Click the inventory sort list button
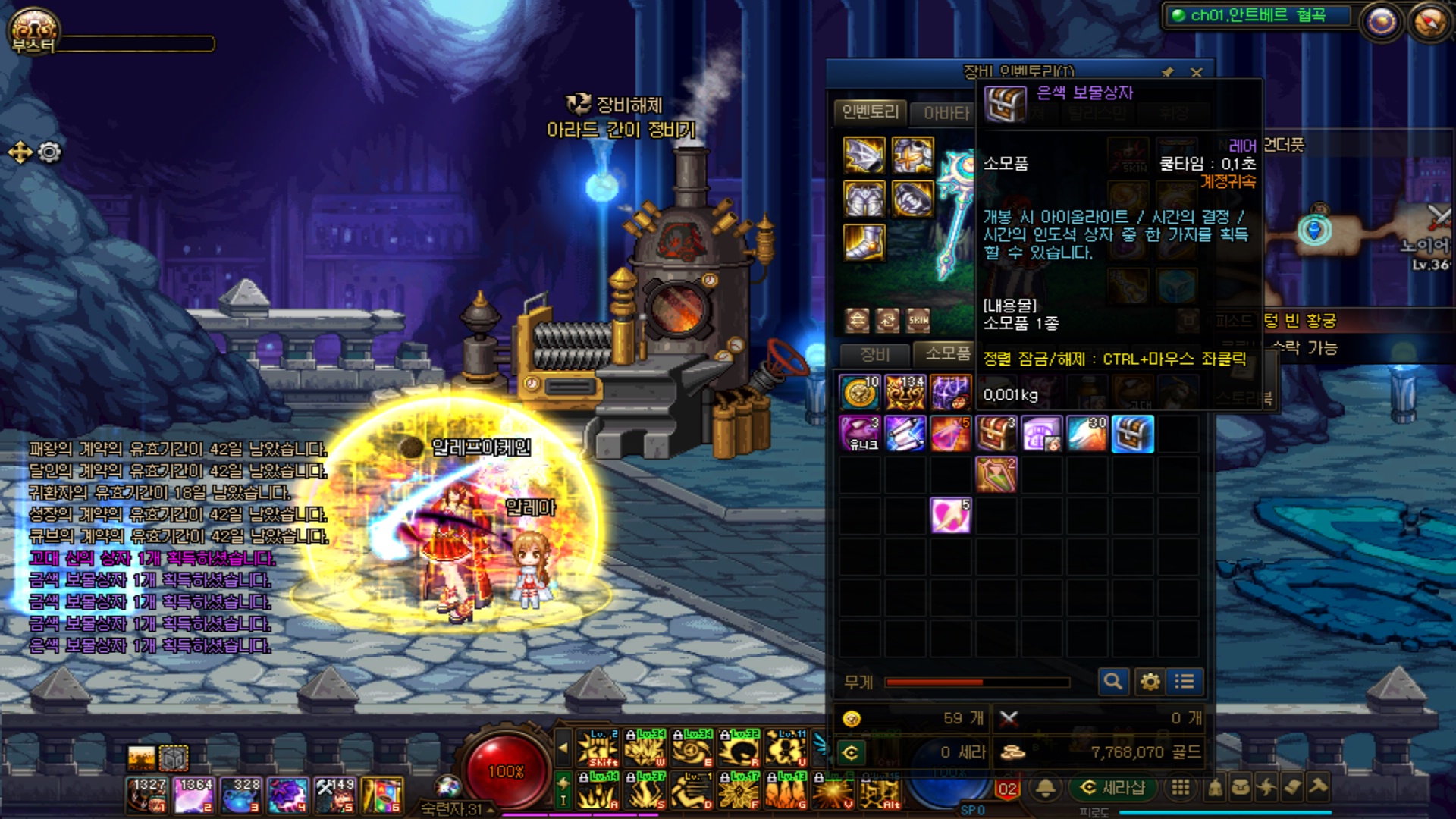Image resolution: width=1456 pixels, height=819 pixels. tap(1185, 682)
